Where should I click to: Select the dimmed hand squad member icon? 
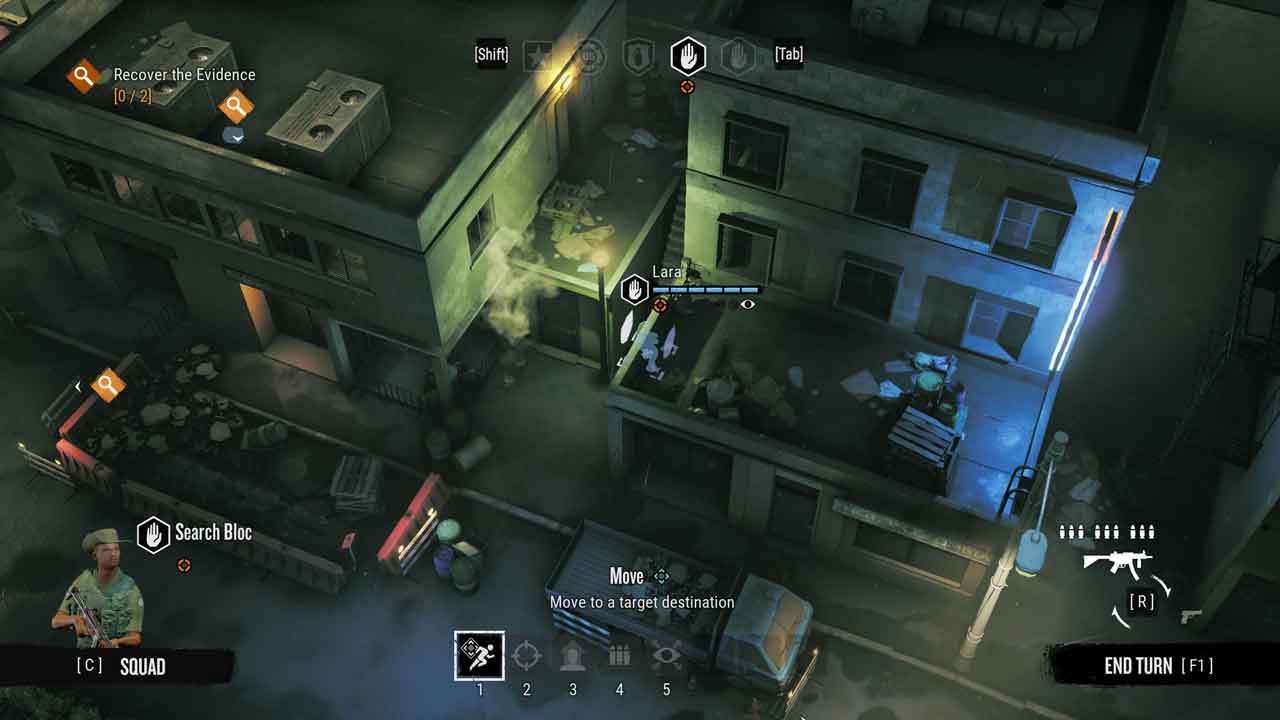tap(738, 56)
